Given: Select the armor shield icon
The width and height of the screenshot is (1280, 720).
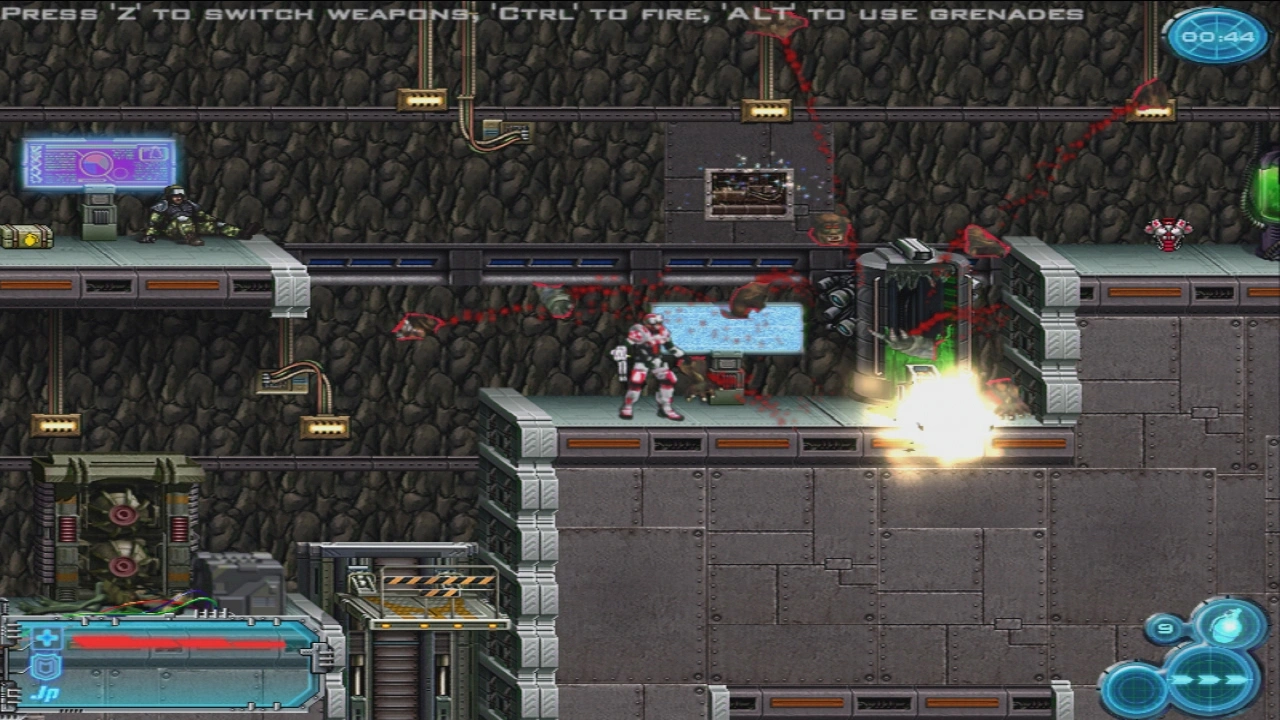Looking at the screenshot, I should pyautogui.click(x=47, y=667).
